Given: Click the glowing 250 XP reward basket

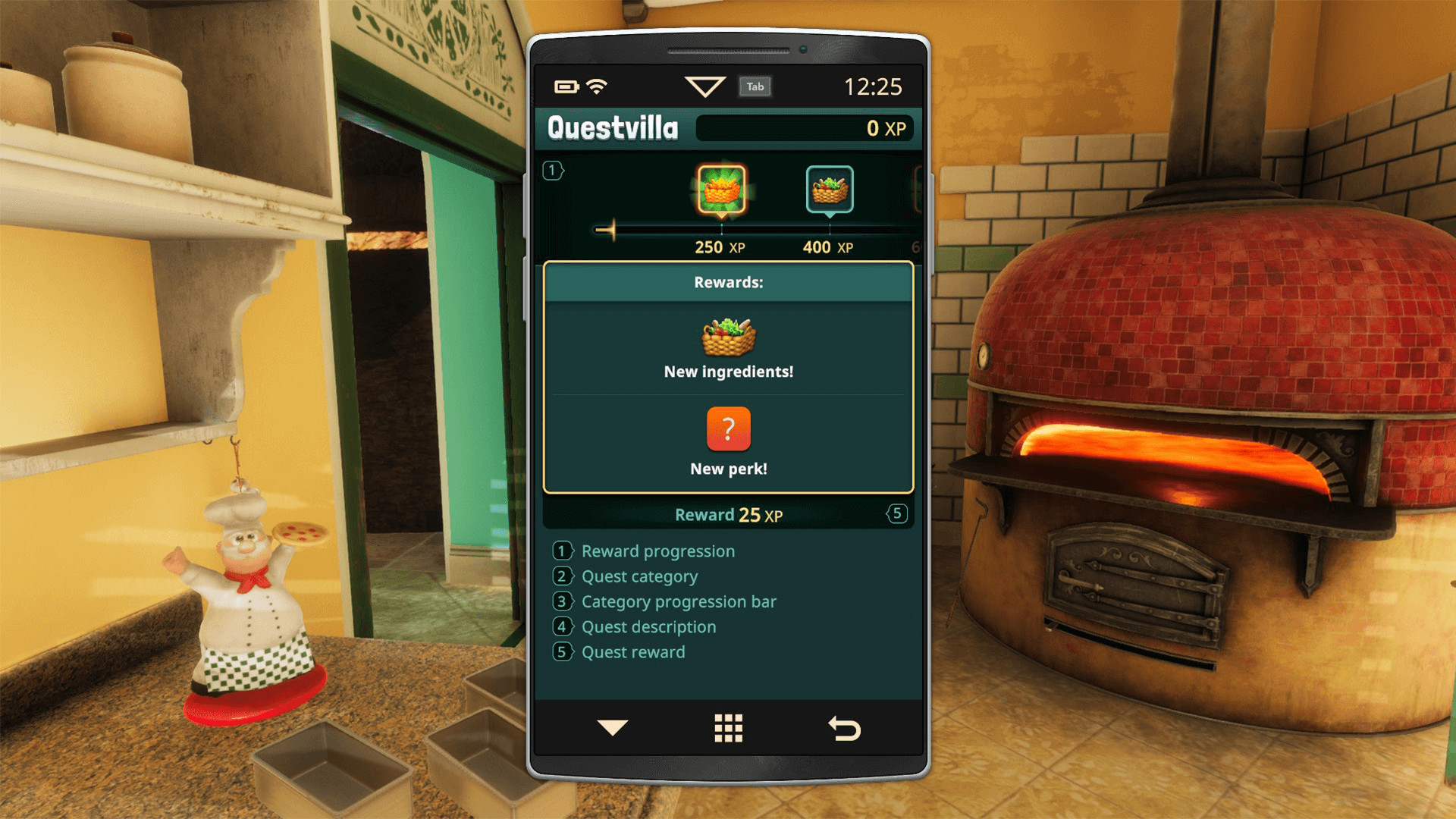Looking at the screenshot, I should pos(719,190).
